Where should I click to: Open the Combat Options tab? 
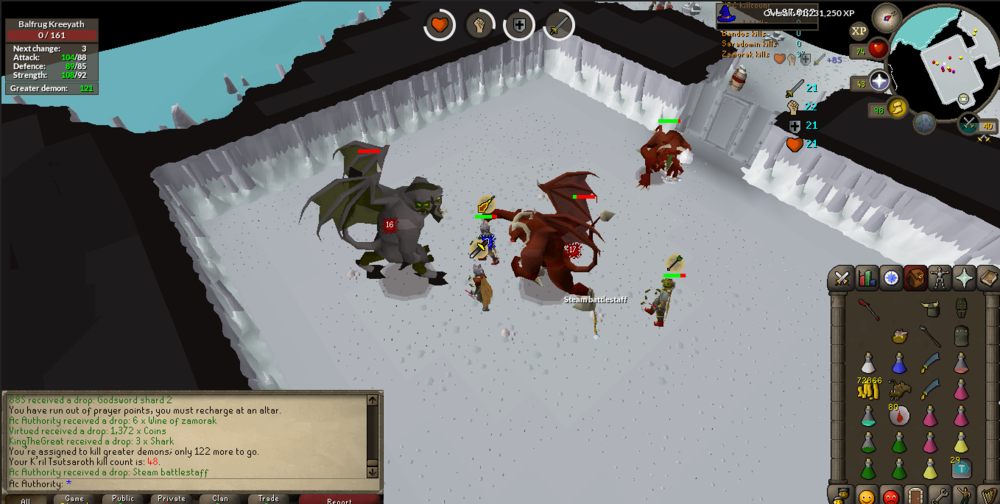click(x=842, y=278)
